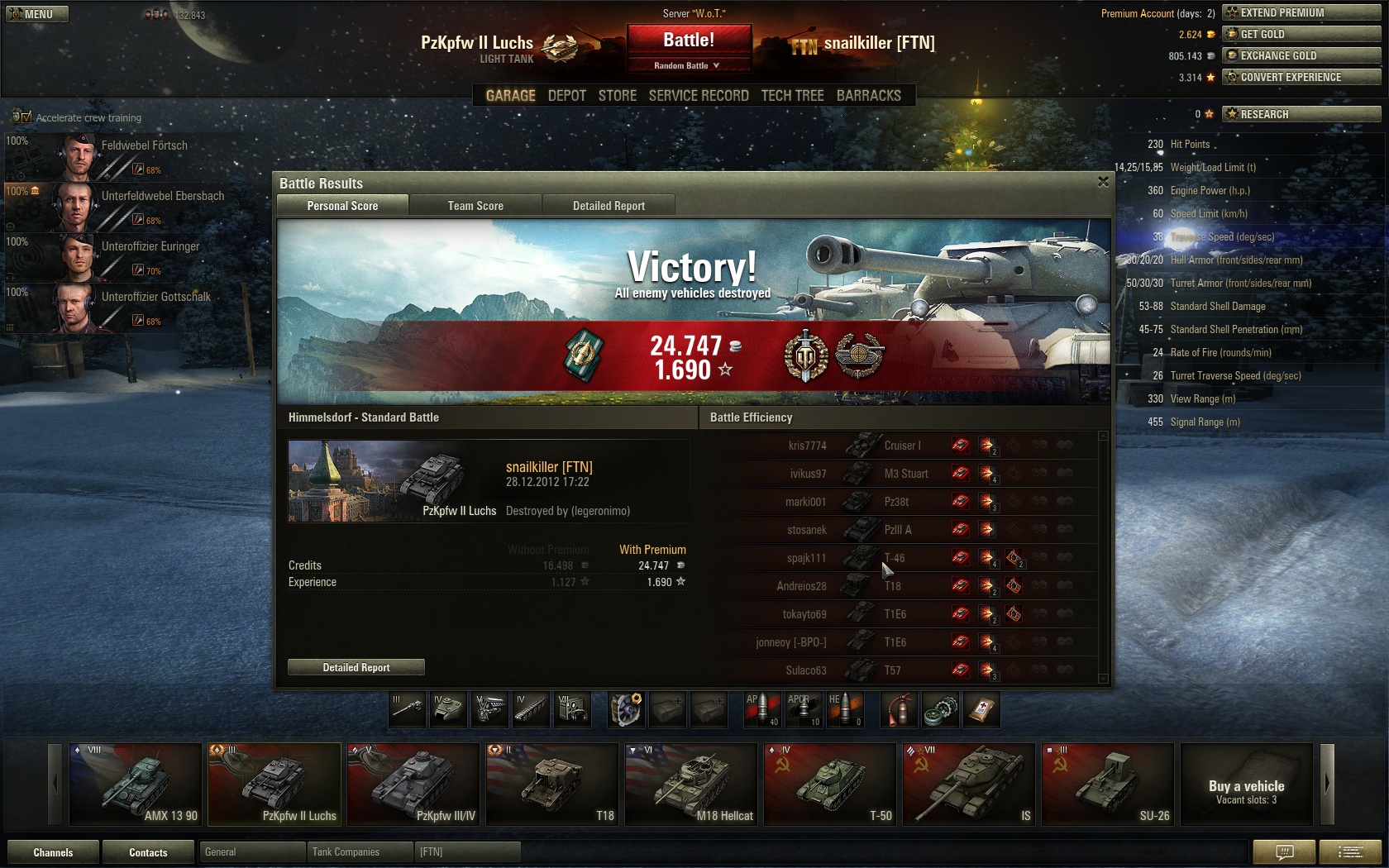This screenshot has width=1389, height=868.
Task: Click the Extend Premium button
Action: (x=1301, y=12)
